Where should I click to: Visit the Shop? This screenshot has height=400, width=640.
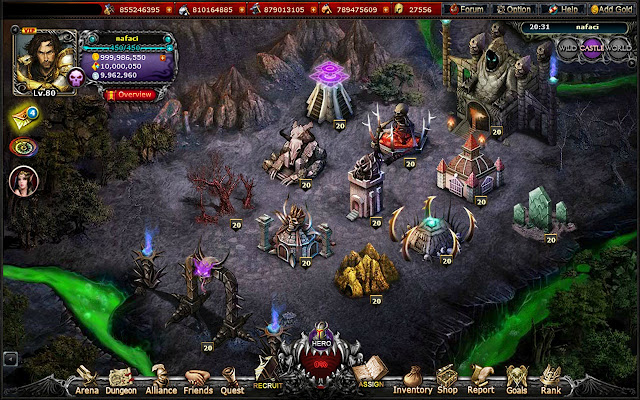pyautogui.click(x=449, y=383)
